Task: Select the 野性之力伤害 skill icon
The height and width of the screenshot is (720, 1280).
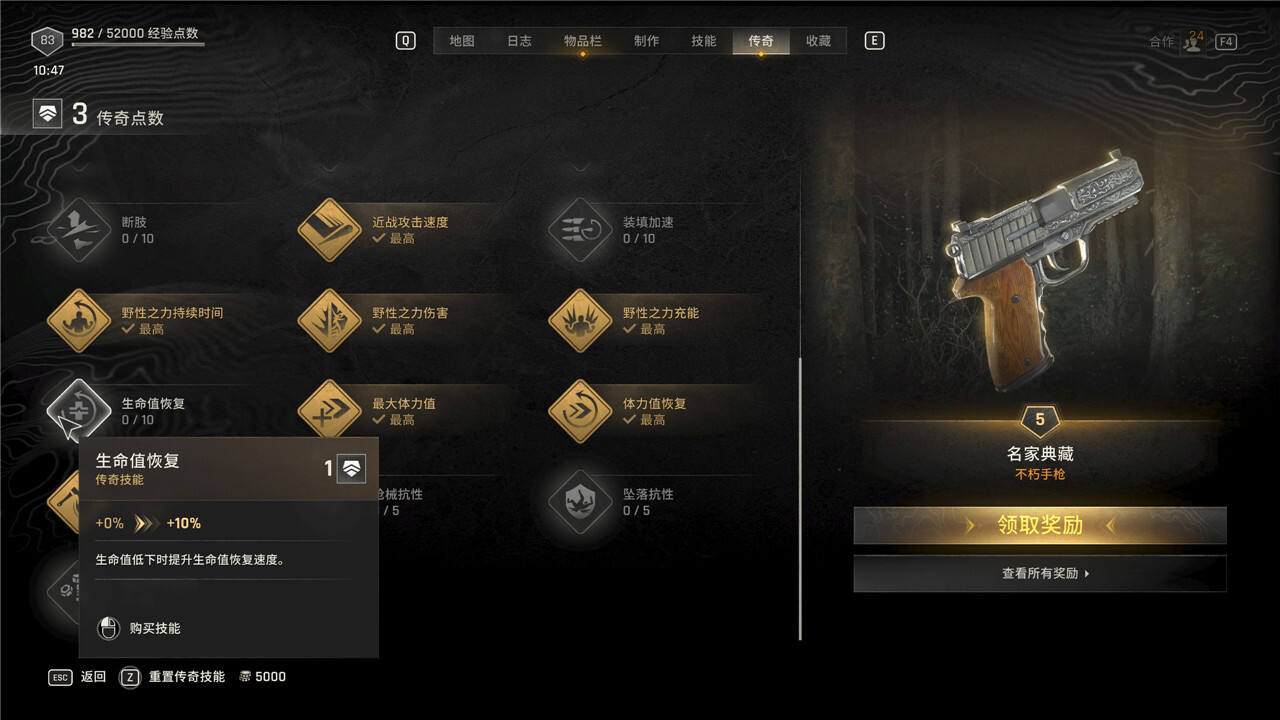Action: coord(329,321)
